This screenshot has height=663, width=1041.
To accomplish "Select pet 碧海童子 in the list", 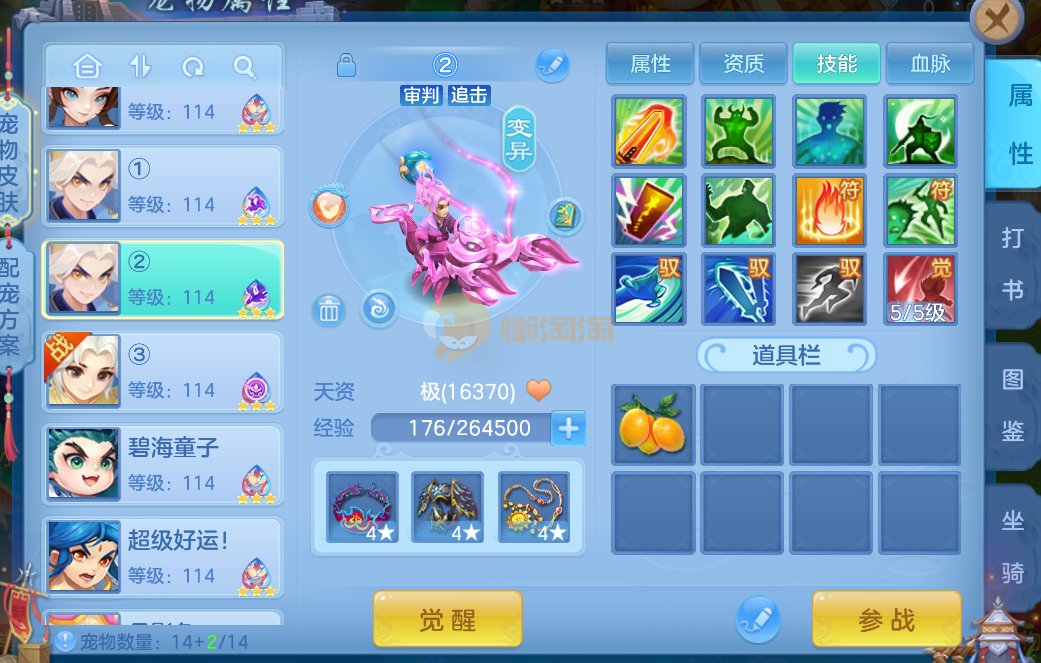I will tap(162, 464).
